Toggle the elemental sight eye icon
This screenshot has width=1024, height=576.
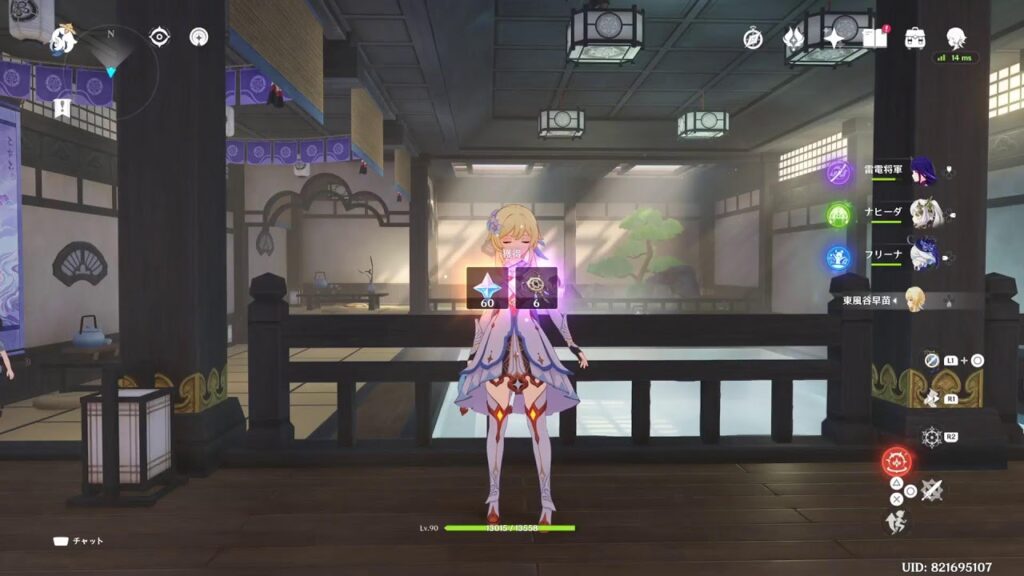[x=159, y=37]
